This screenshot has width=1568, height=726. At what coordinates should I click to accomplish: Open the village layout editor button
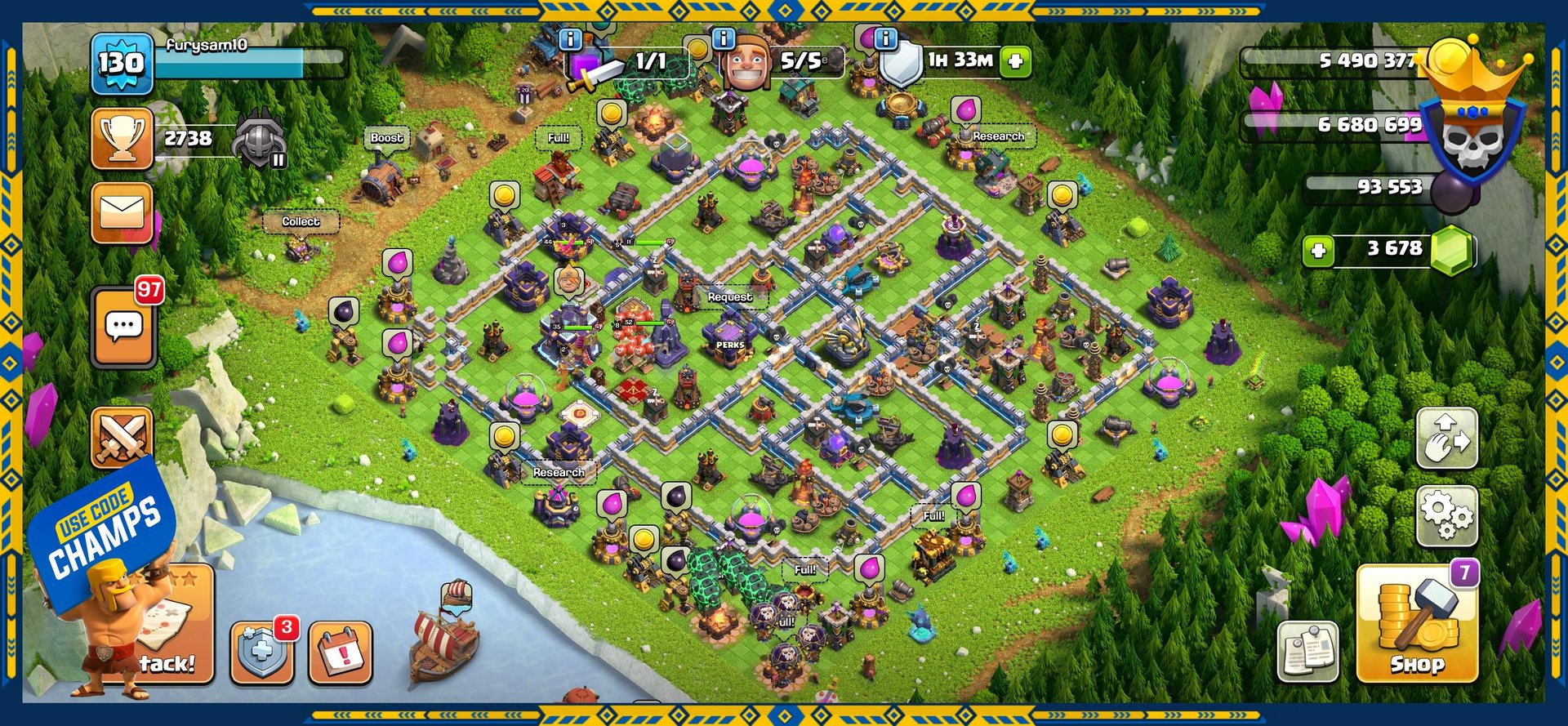click(x=1446, y=439)
